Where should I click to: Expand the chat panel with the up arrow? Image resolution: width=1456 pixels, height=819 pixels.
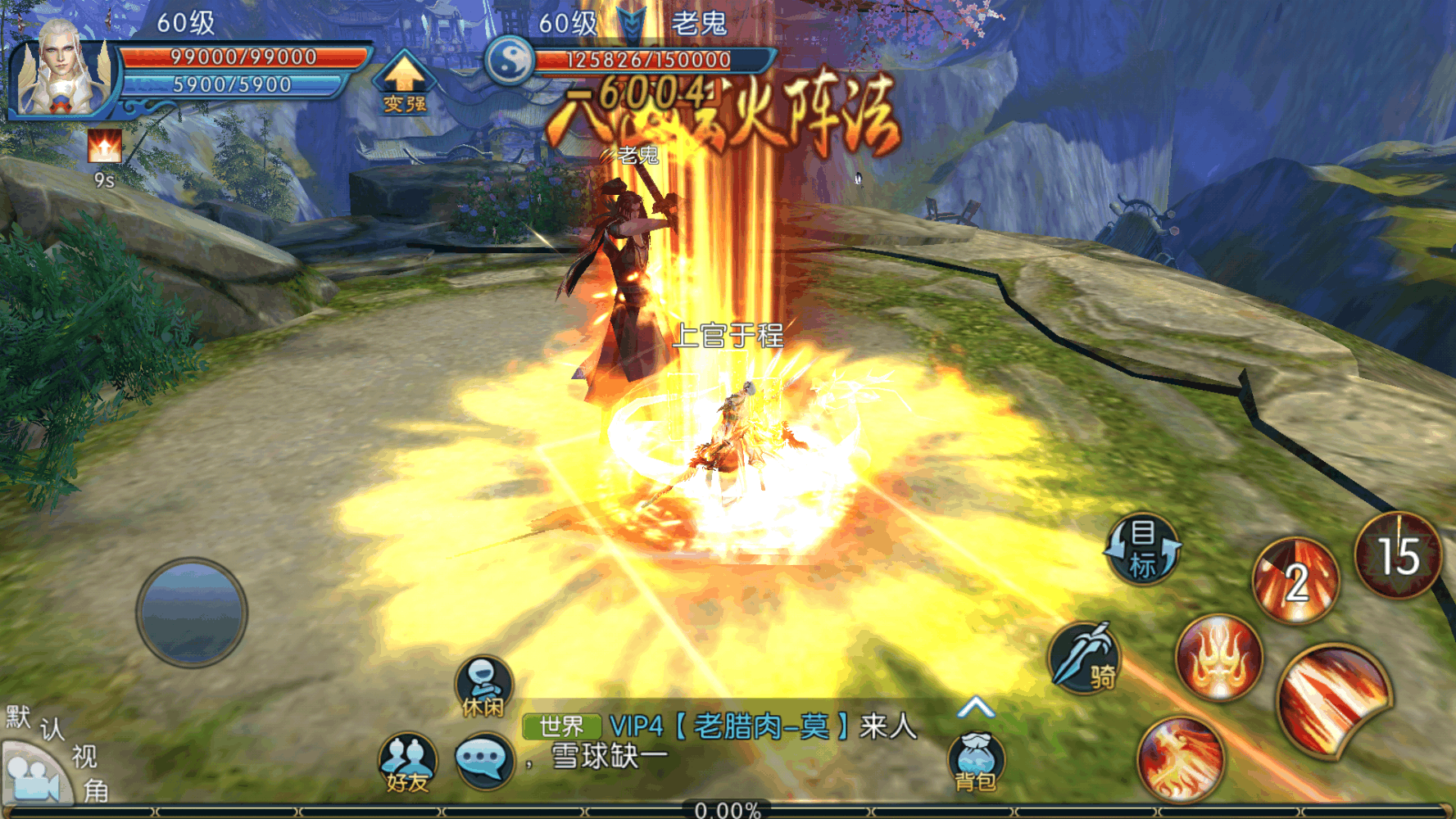pyautogui.click(x=975, y=707)
